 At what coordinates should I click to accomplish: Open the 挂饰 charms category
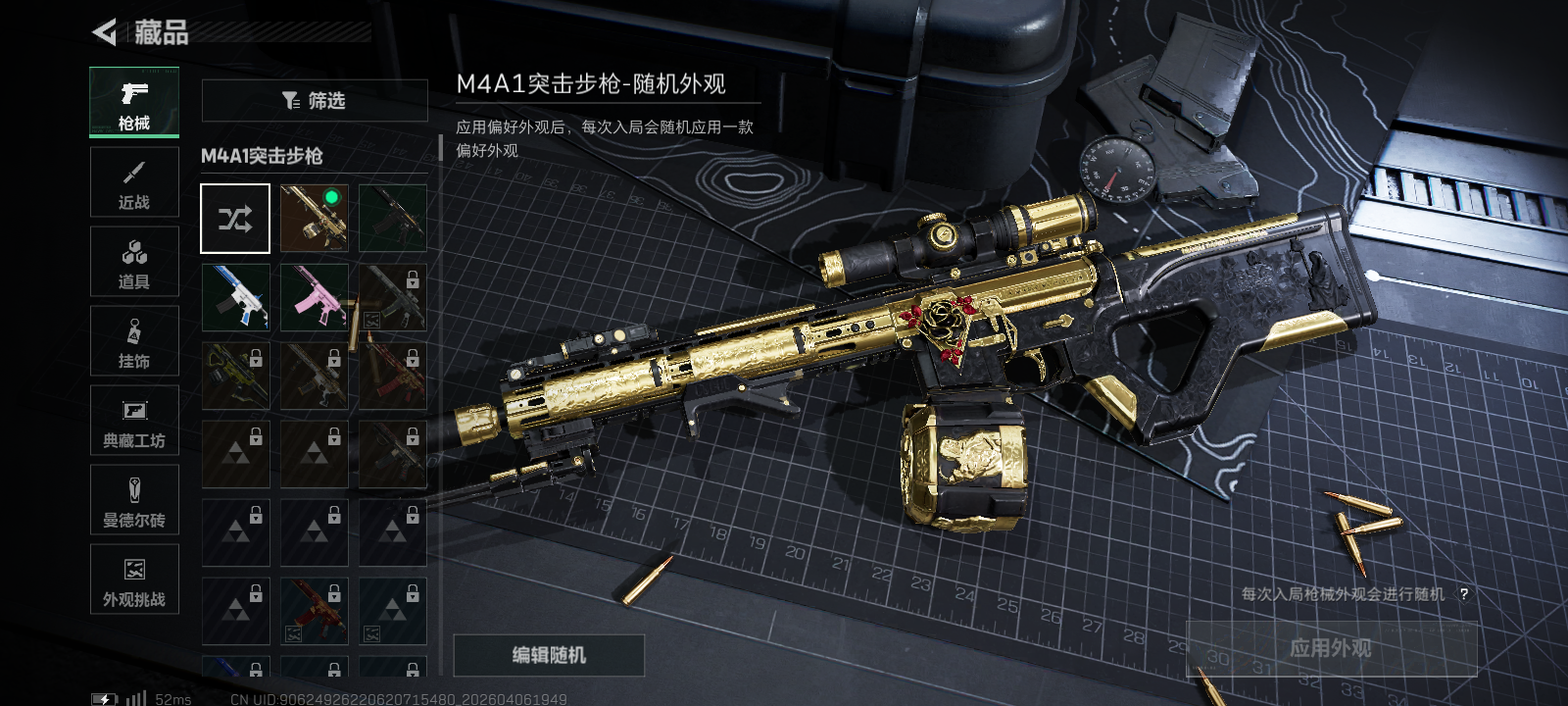134,340
